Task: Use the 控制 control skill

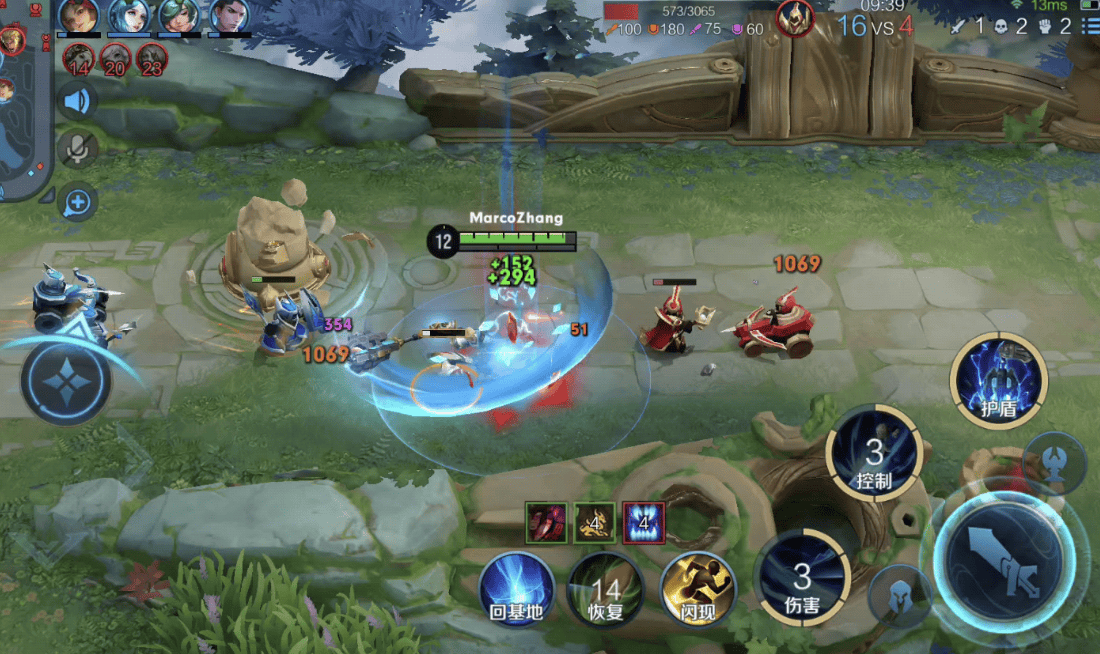Action: coord(874,454)
